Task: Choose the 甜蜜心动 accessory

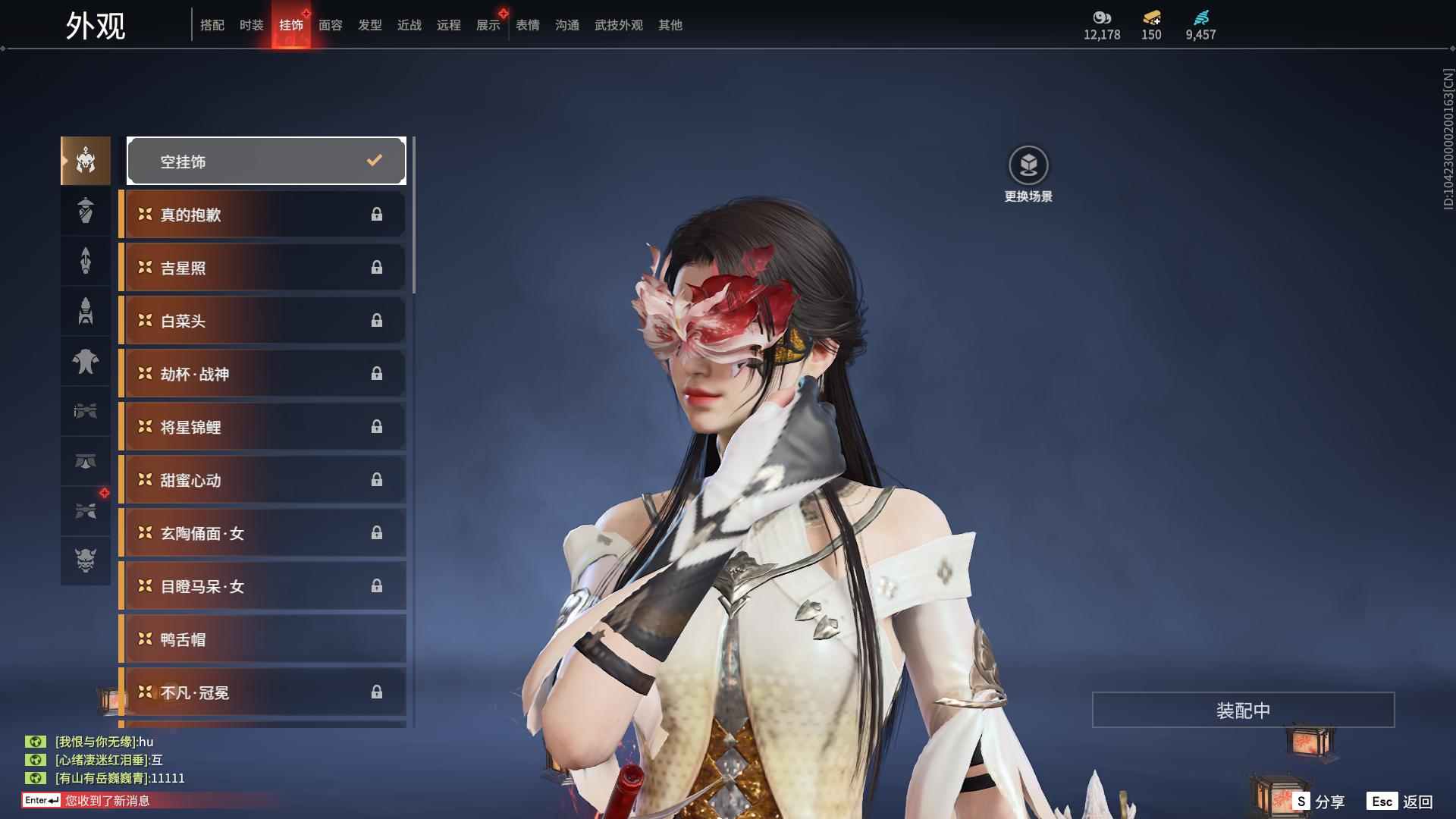Action: pyautogui.click(x=262, y=480)
